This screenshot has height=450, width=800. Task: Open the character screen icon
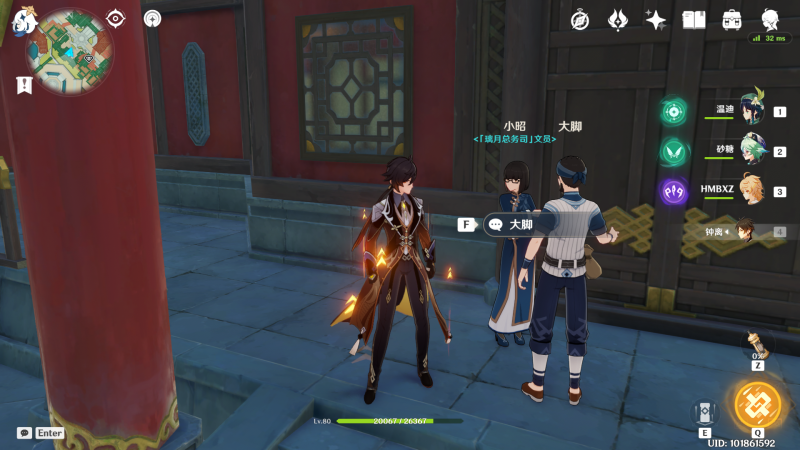(770, 19)
